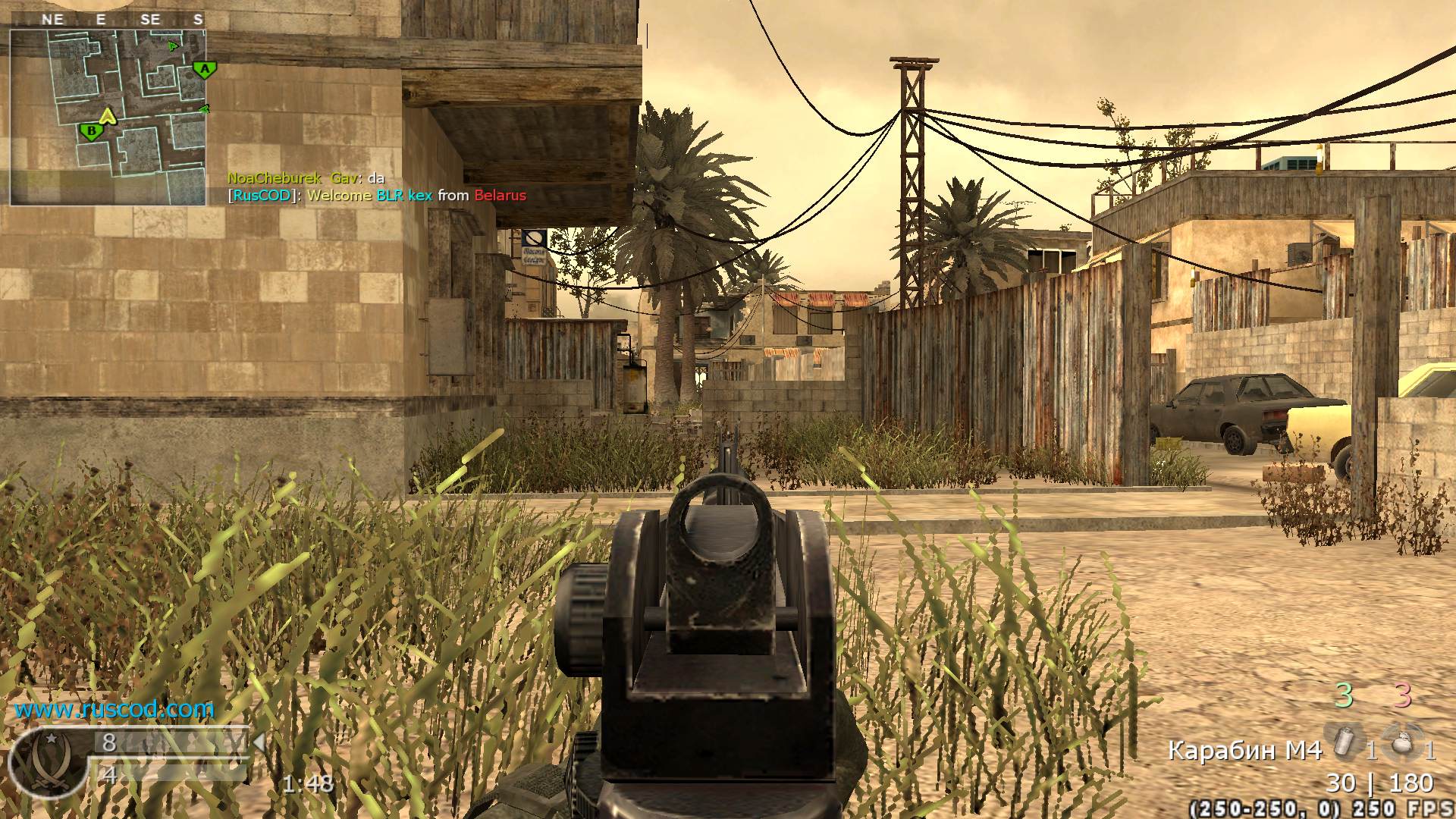
Task: Click the compass heading SE
Action: tap(150, 19)
